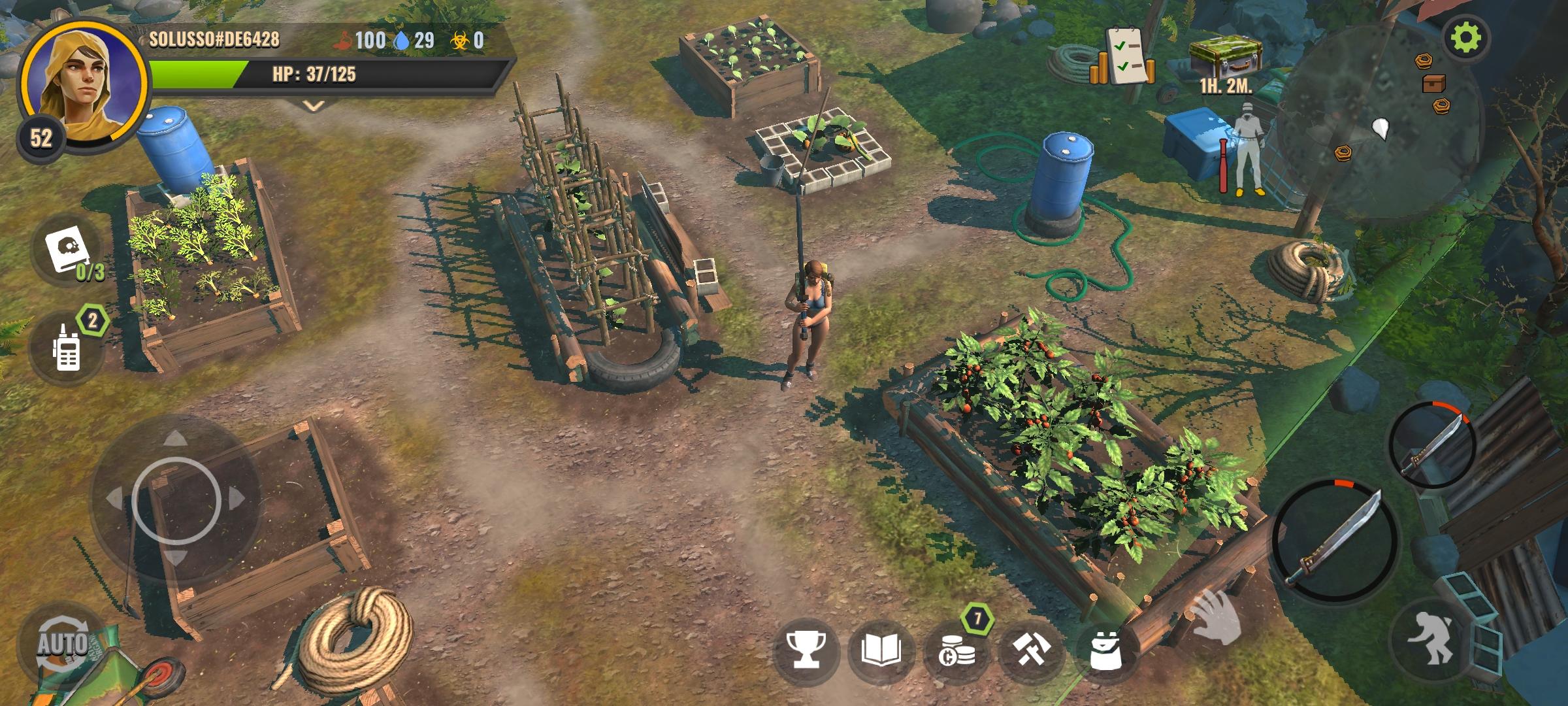This screenshot has height=706, width=1568.
Task: Expand the stats bar chevron arrow
Action: 314,106
